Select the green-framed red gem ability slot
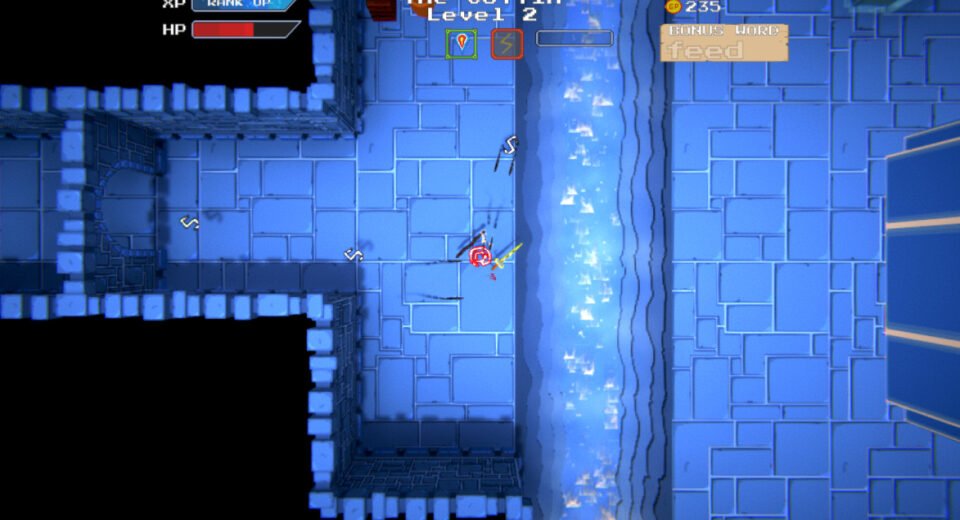 [x=461, y=43]
